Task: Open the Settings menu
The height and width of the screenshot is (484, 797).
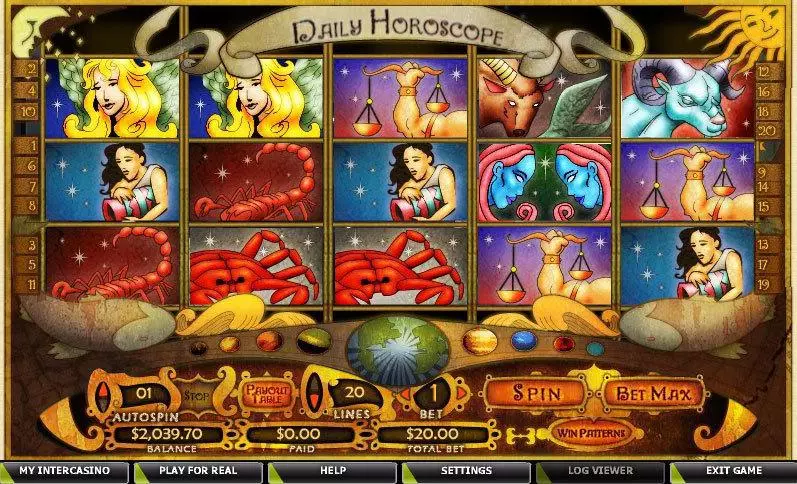Action: coord(466,470)
